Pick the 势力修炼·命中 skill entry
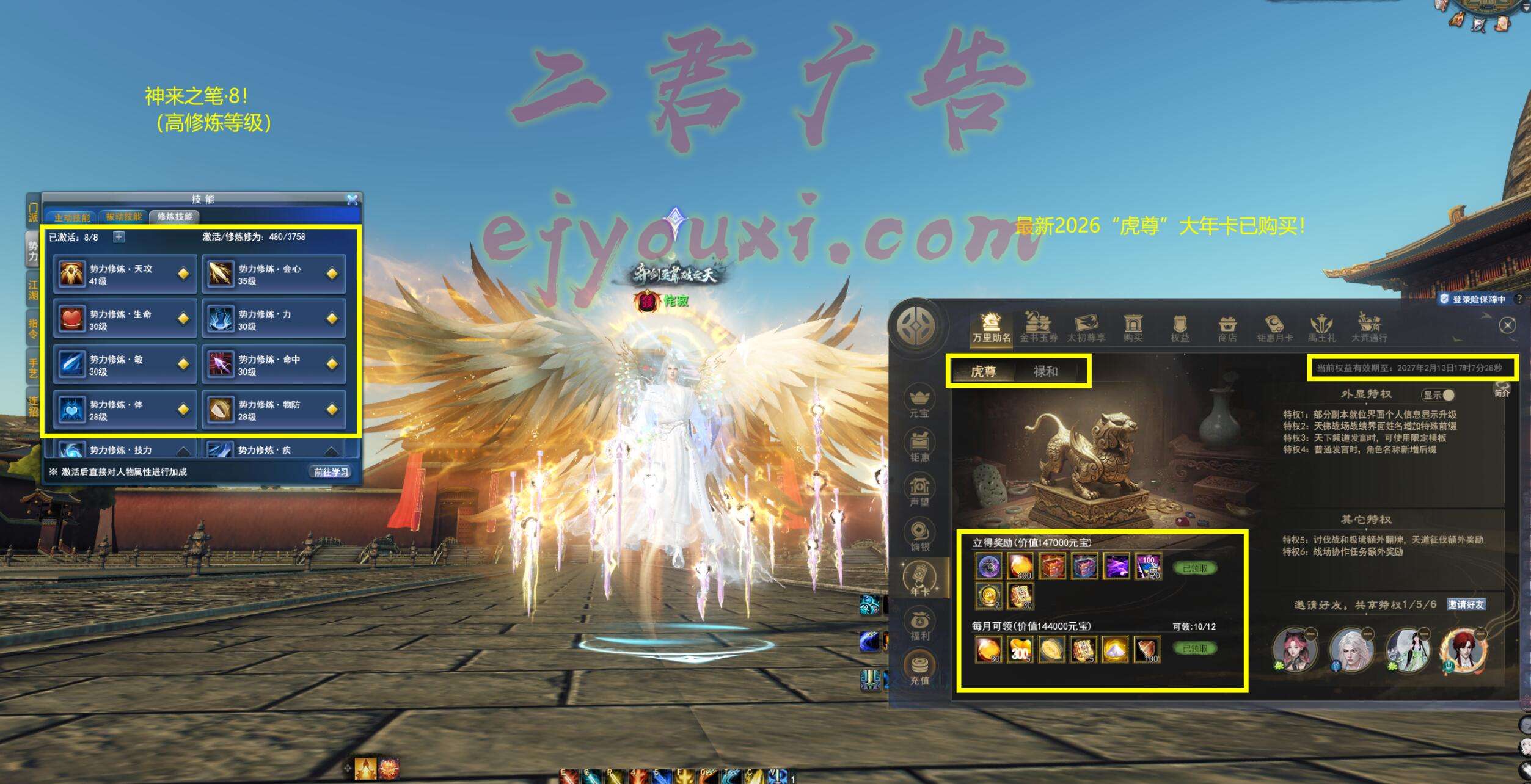The image size is (1531, 784). 274,365
